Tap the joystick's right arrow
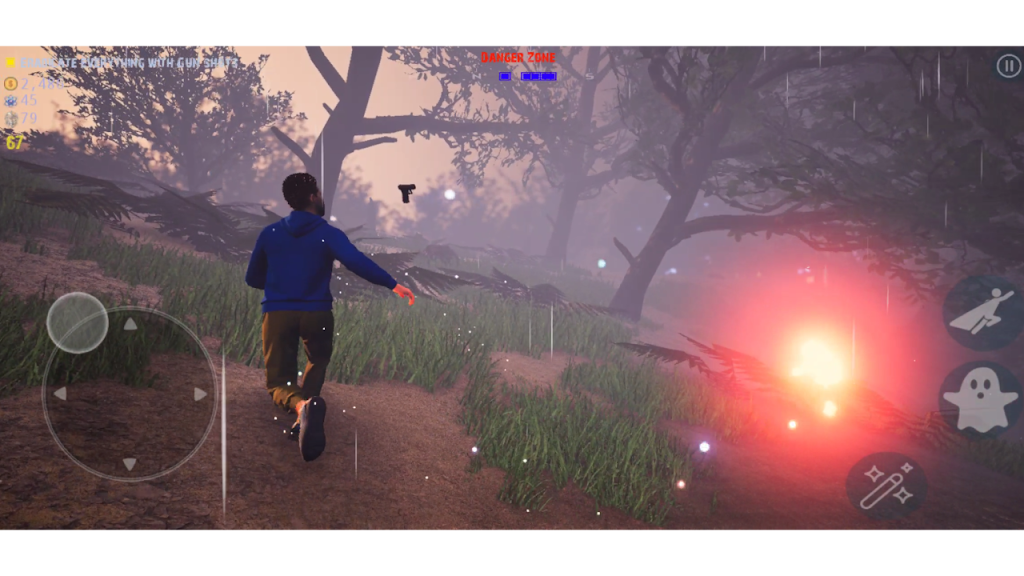 click(x=200, y=394)
